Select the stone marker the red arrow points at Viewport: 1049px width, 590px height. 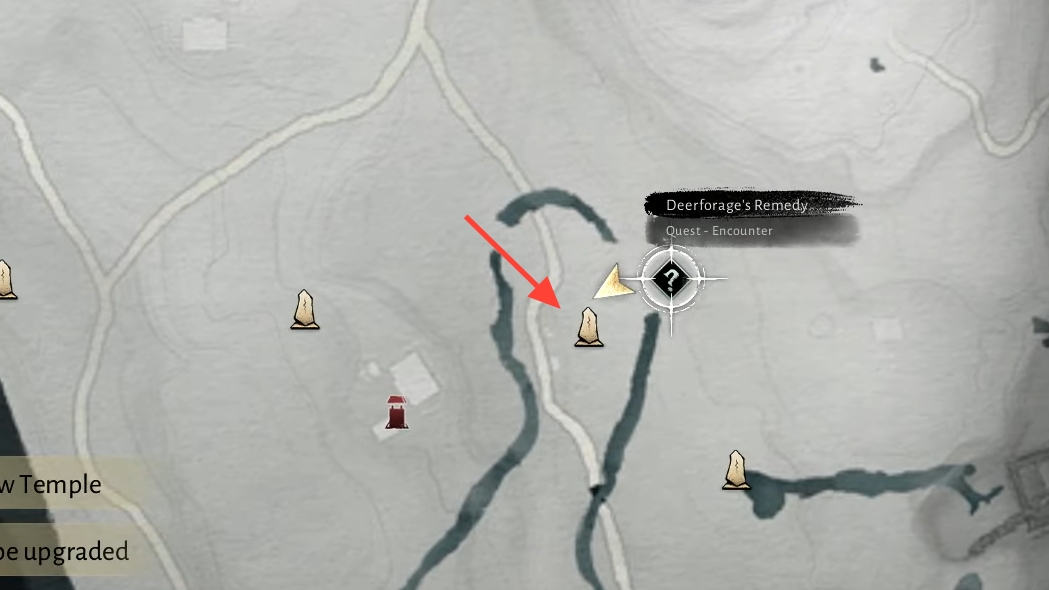[x=589, y=327]
